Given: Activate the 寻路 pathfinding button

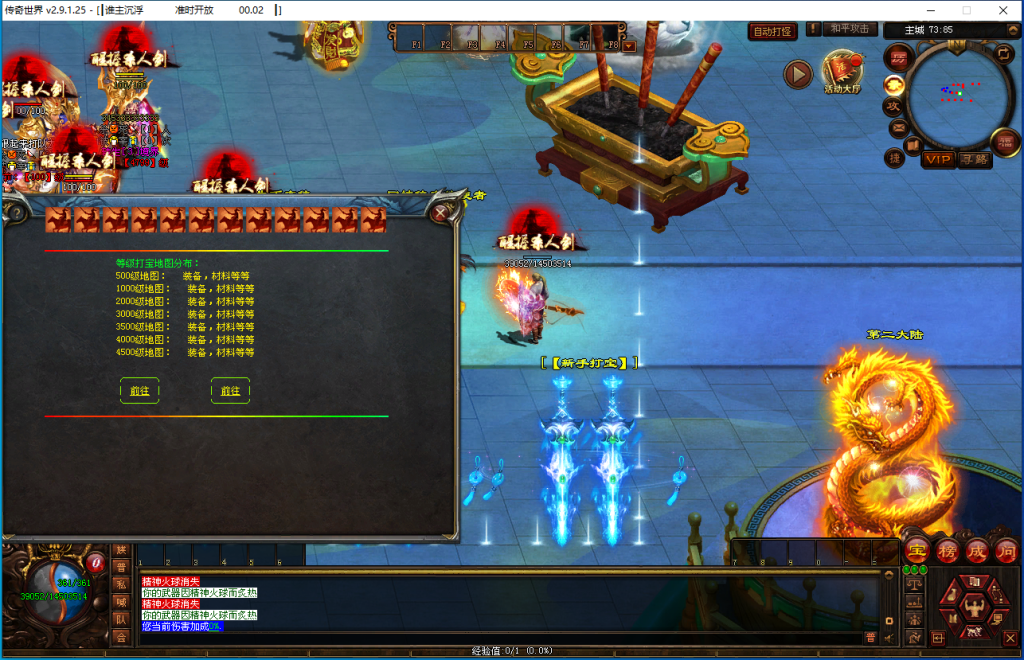Looking at the screenshot, I should [x=974, y=159].
